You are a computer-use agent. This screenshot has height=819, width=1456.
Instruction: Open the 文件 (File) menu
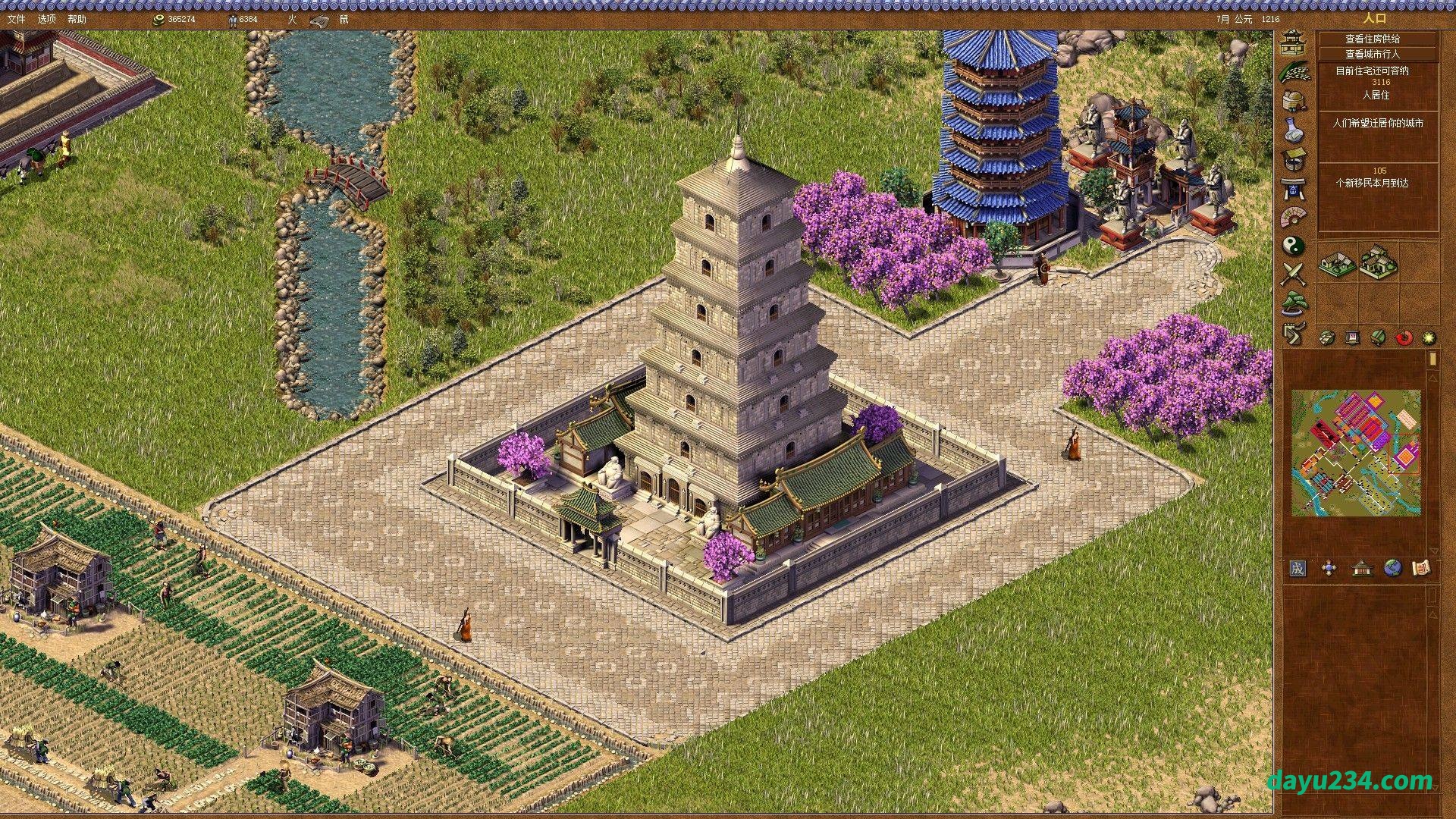pyautogui.click(x=16, y=19)
